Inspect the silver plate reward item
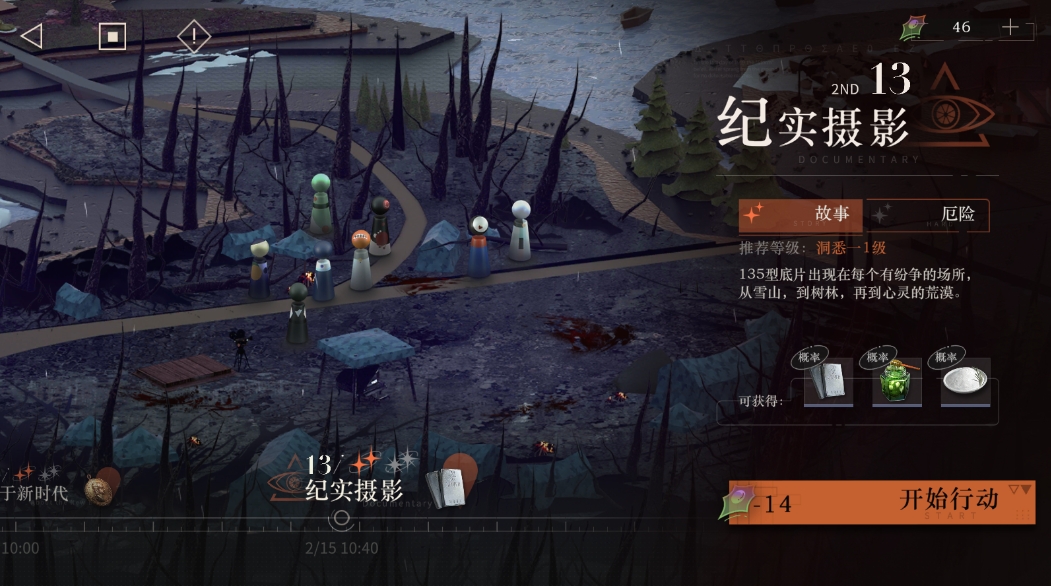This screenshot has width=1051, height=586. 964,382
